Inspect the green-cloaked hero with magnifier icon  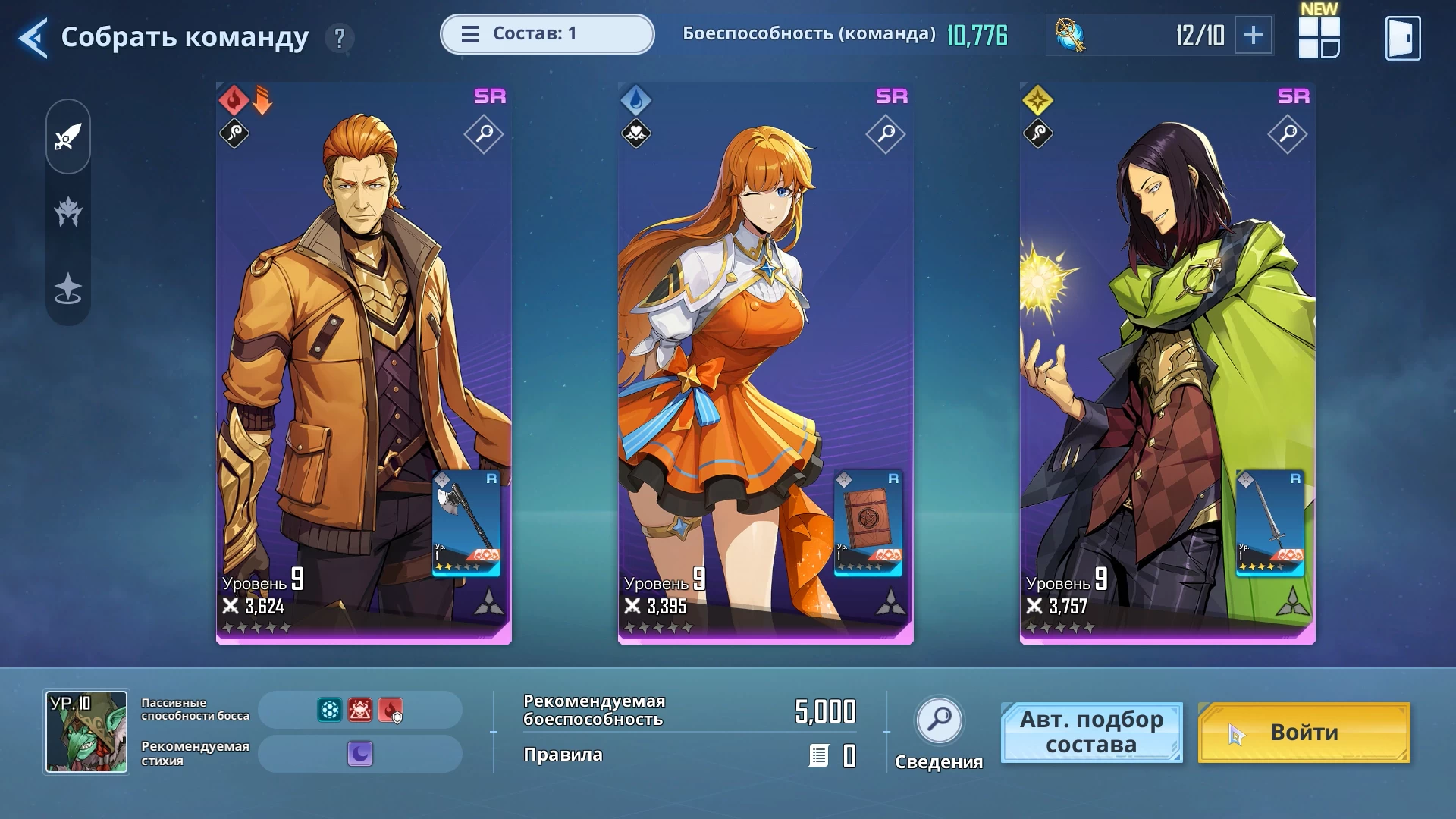point(1288,134)
